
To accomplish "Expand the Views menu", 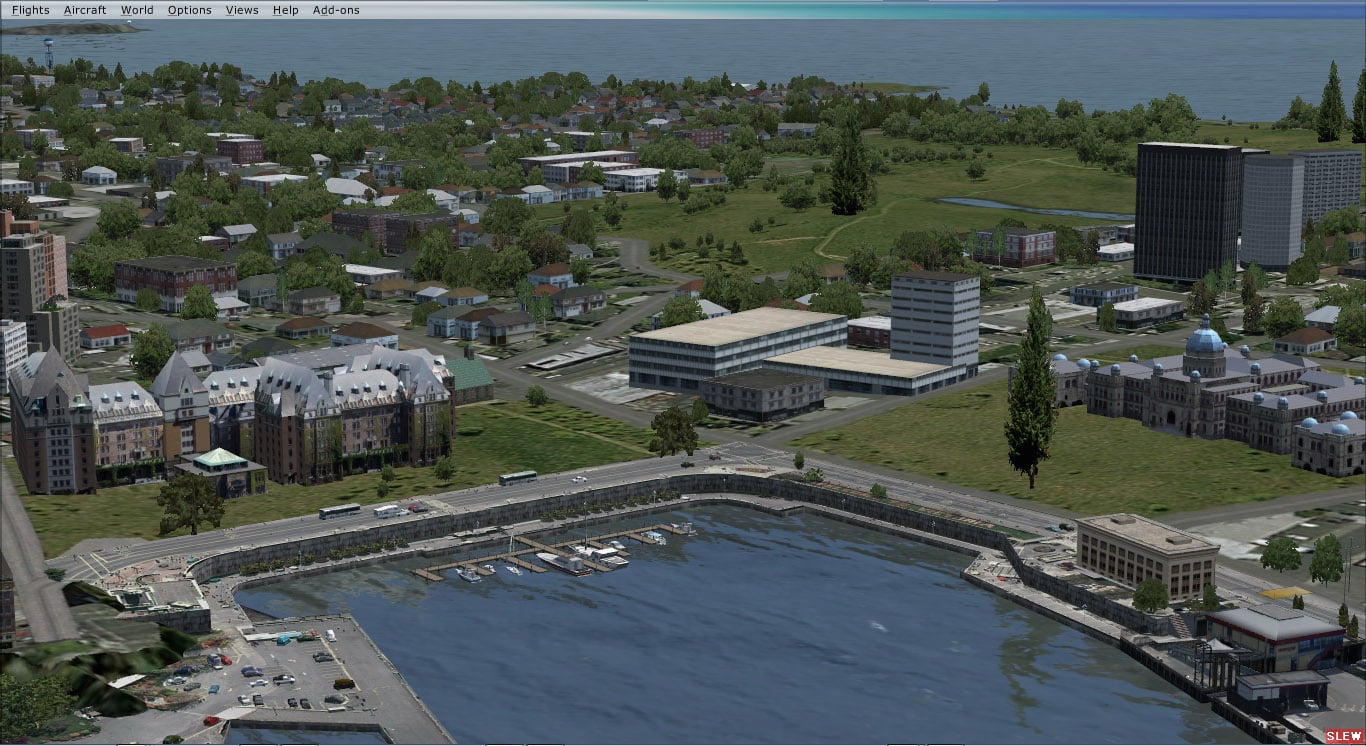I will [x=242, y=10].
